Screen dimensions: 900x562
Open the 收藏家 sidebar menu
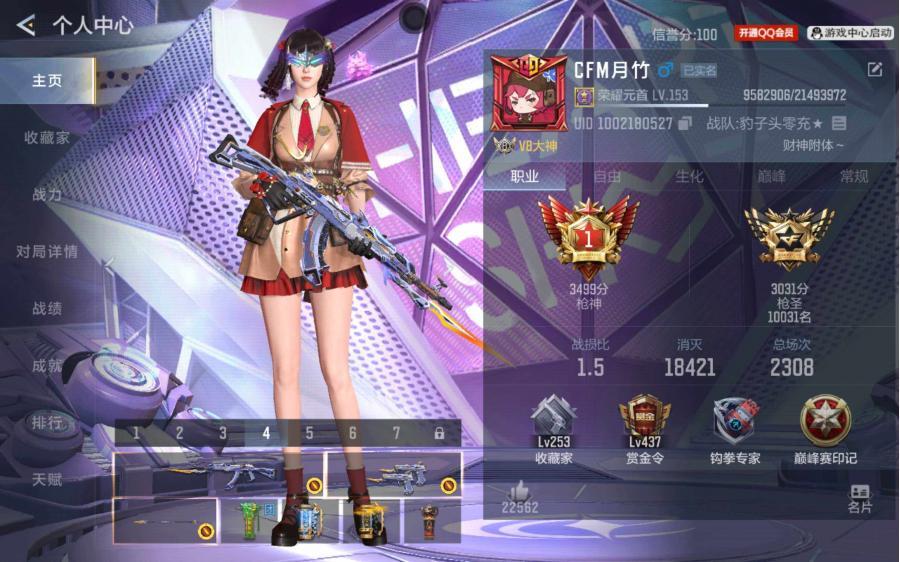click(47, 138)
